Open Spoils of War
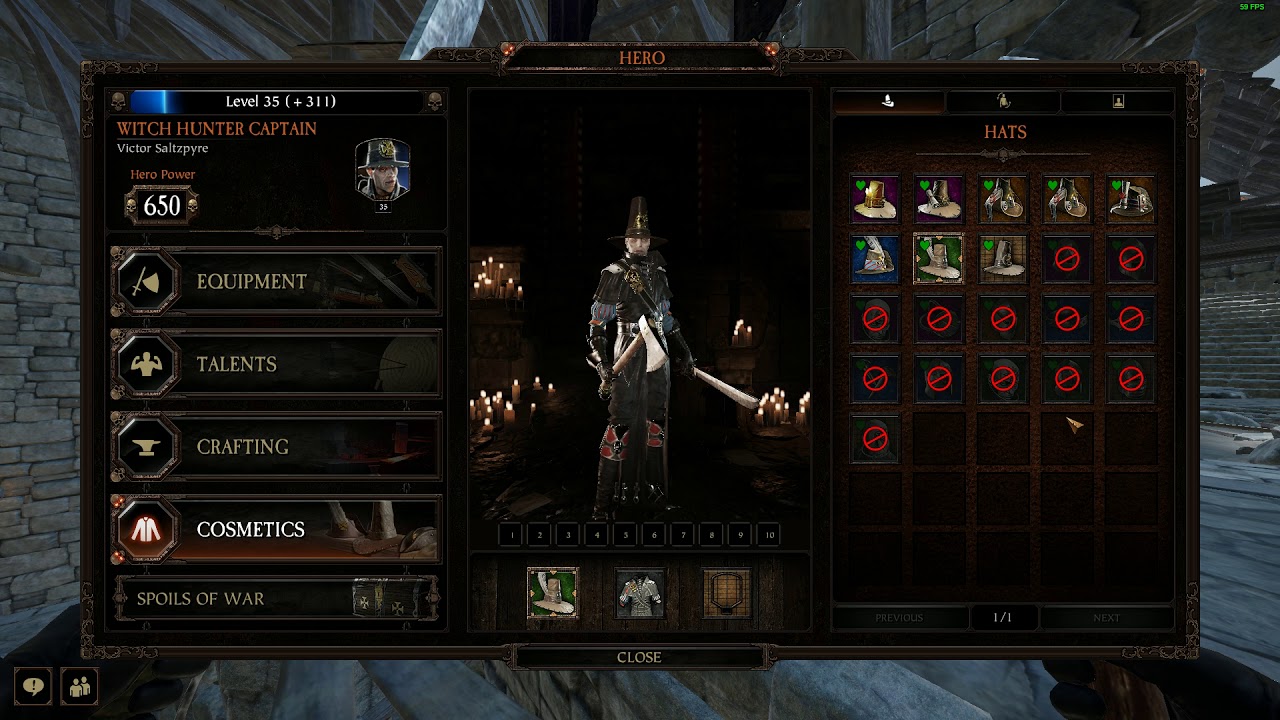1280x720 pixels. coord(276,599)
